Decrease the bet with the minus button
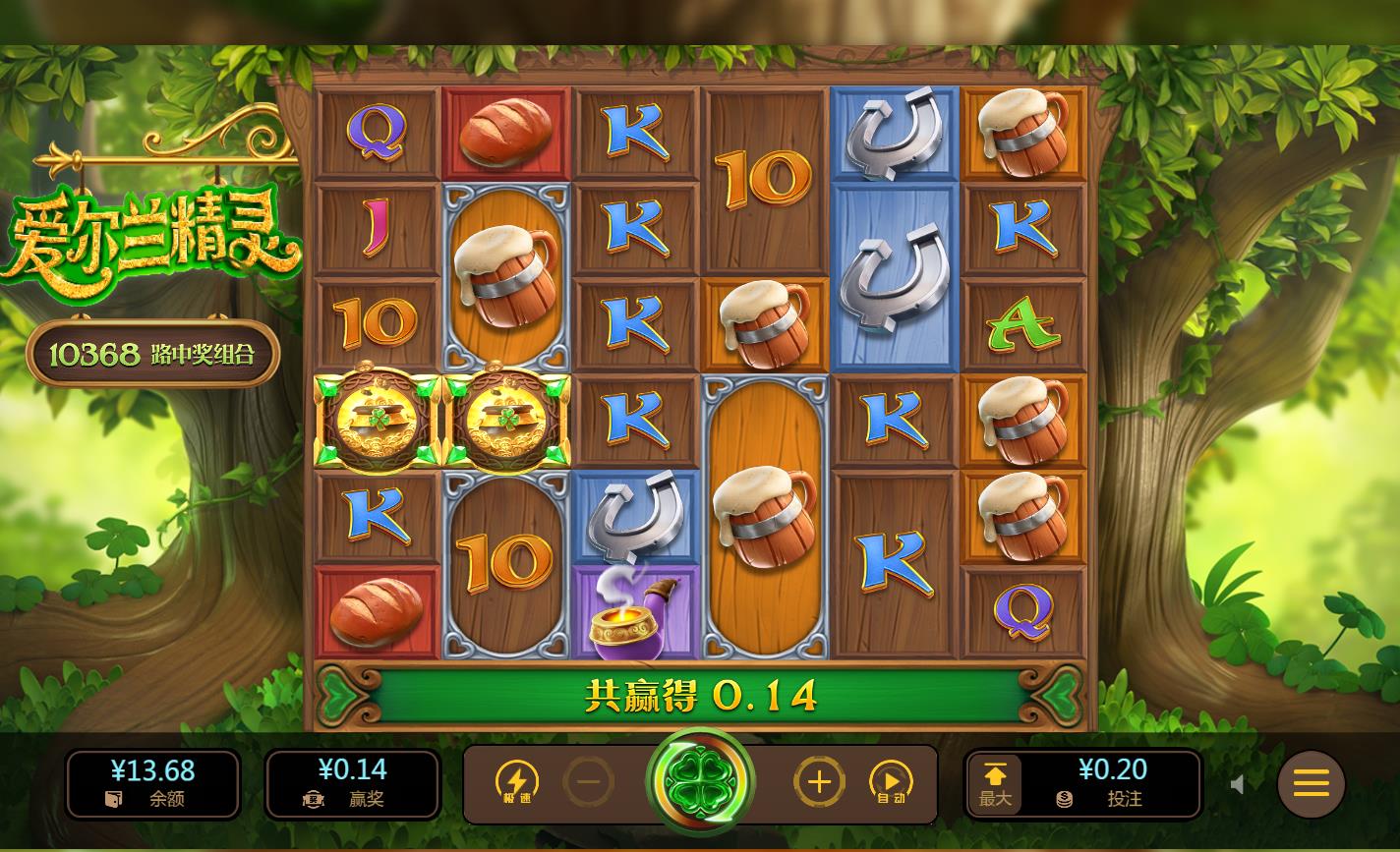1400x852 pixels. tap(590, 783)
